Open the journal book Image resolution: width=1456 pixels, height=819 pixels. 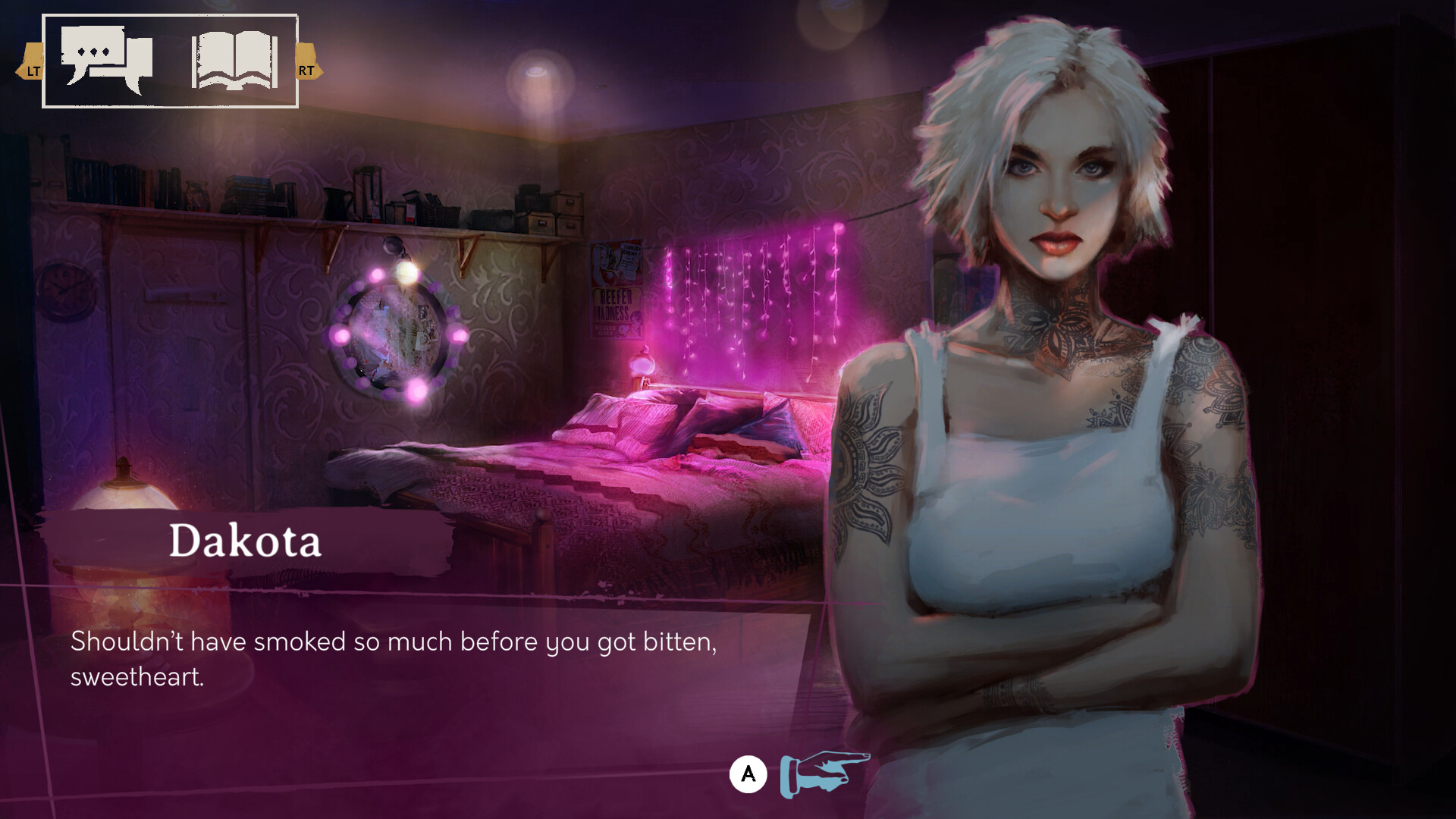235,61
